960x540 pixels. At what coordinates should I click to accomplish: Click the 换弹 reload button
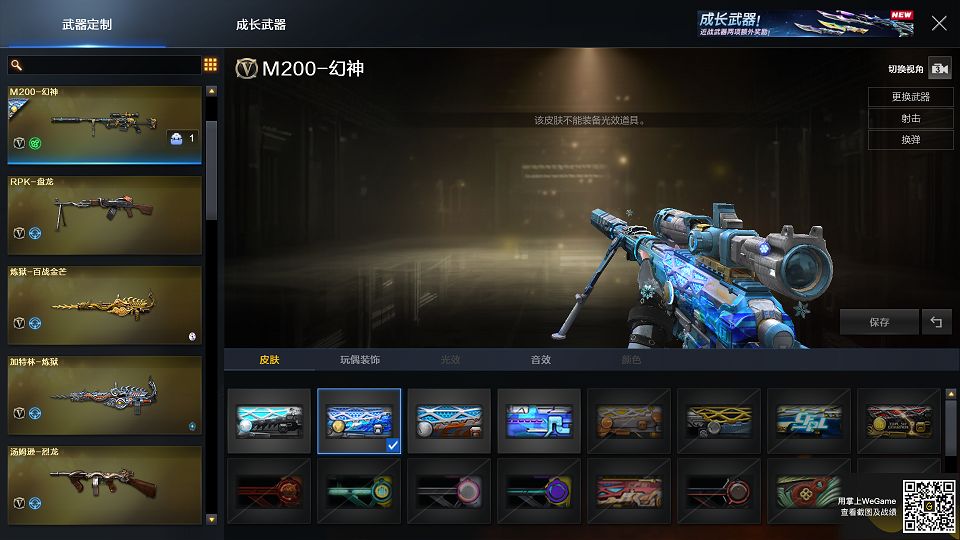pos(910,140)
